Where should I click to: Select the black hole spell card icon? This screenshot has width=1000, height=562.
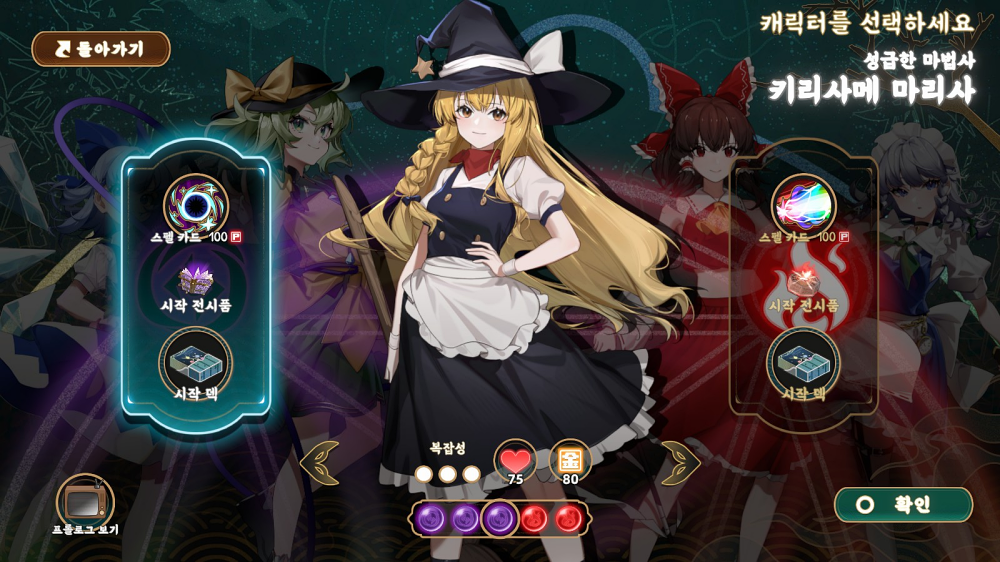pyautogui.click(x=196, y=205)
